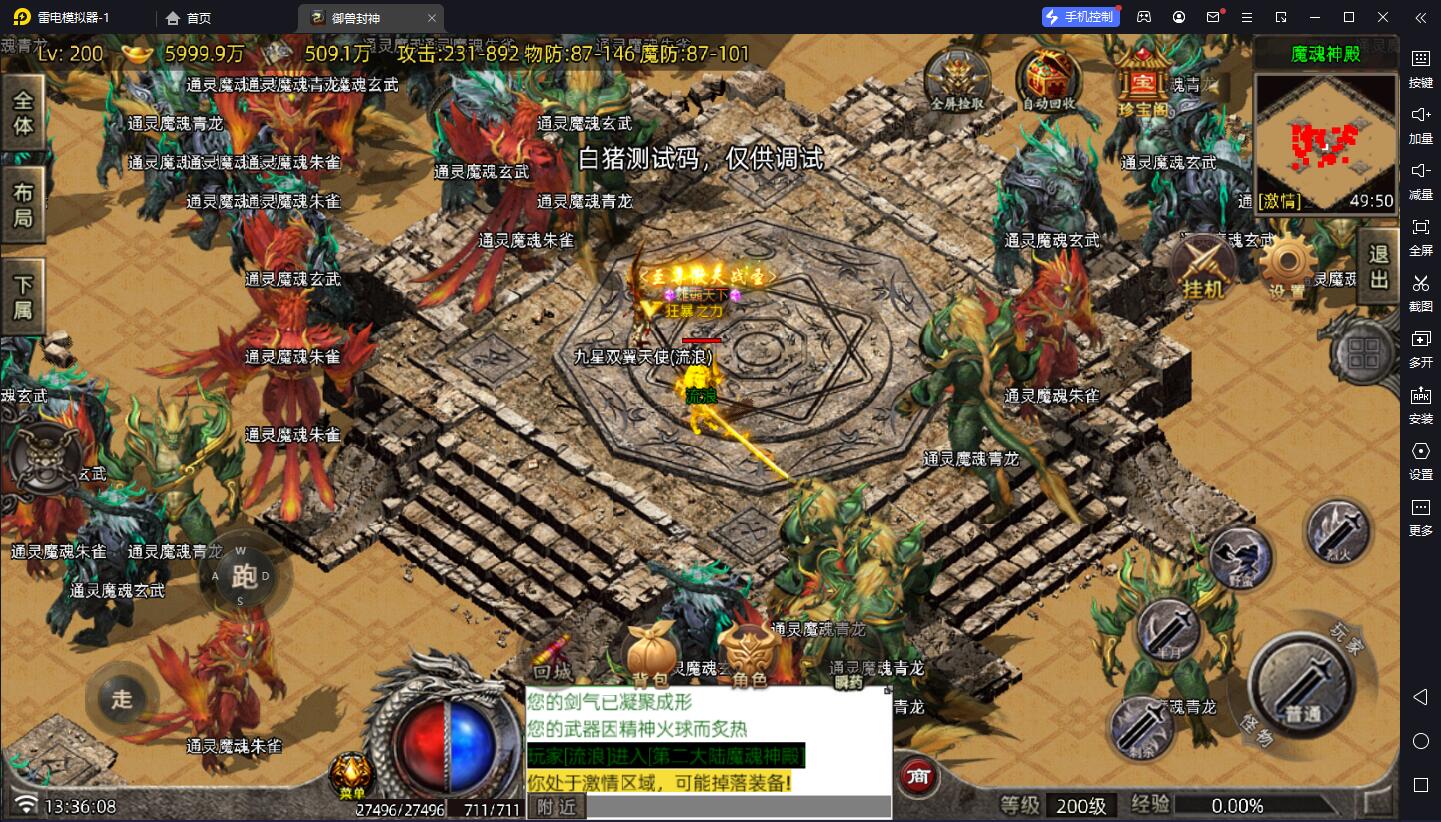Open the 背包 backpack
This screenshot has height=822, width=1441.
click(651, 655)
